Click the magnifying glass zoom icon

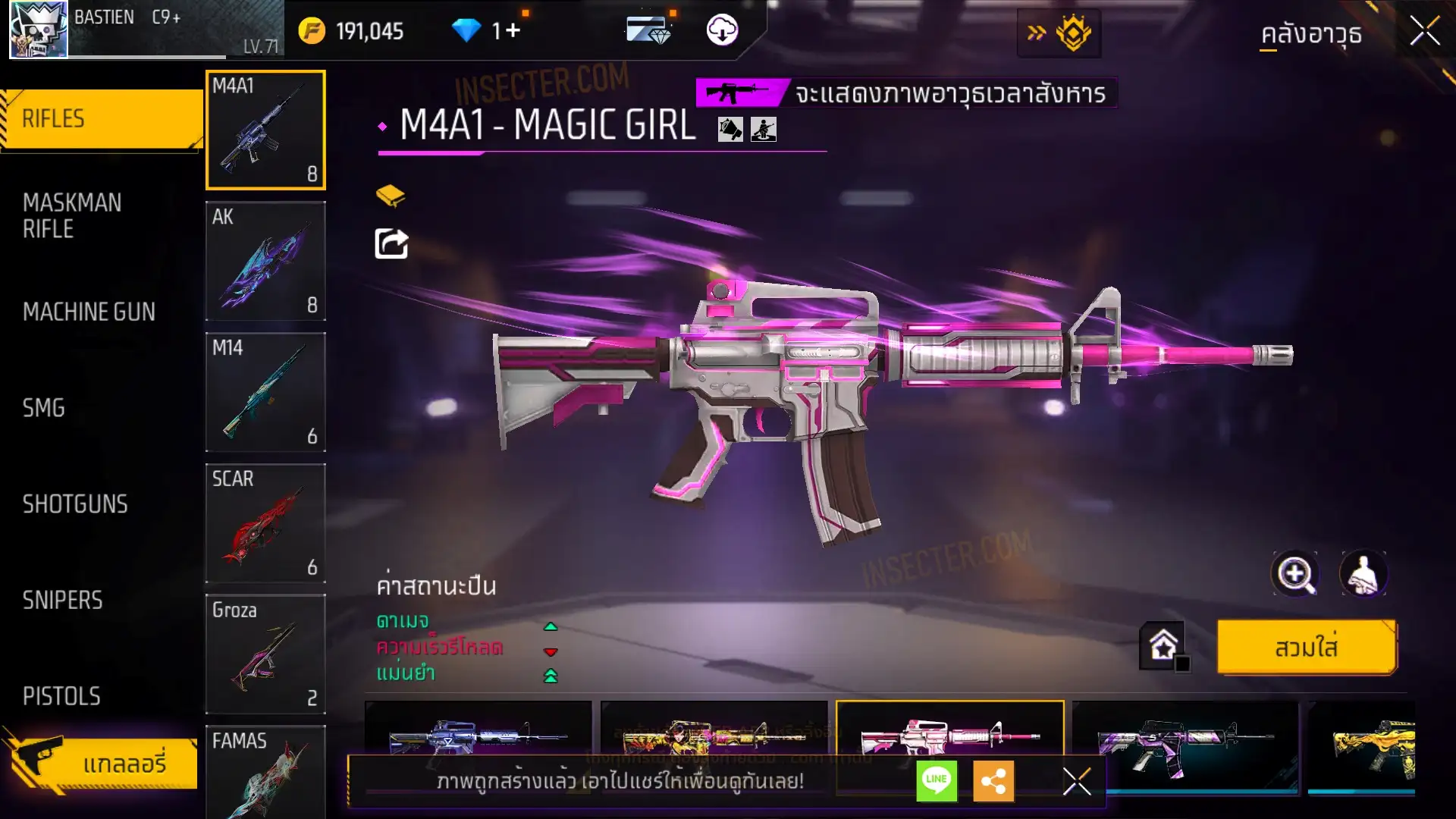click(x=1295, y=574)
